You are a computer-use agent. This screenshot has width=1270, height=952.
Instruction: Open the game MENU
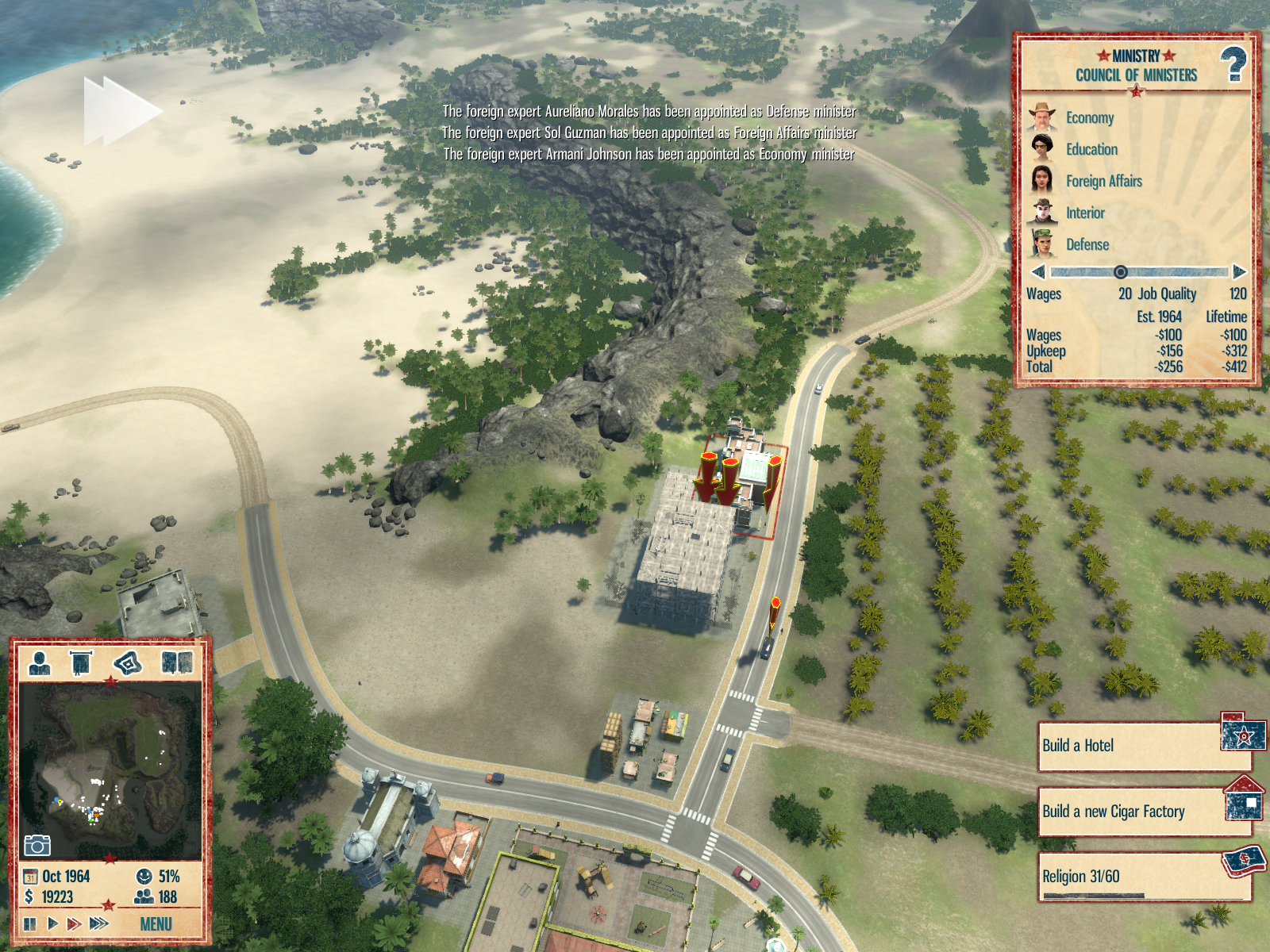(x=156, y=924)
